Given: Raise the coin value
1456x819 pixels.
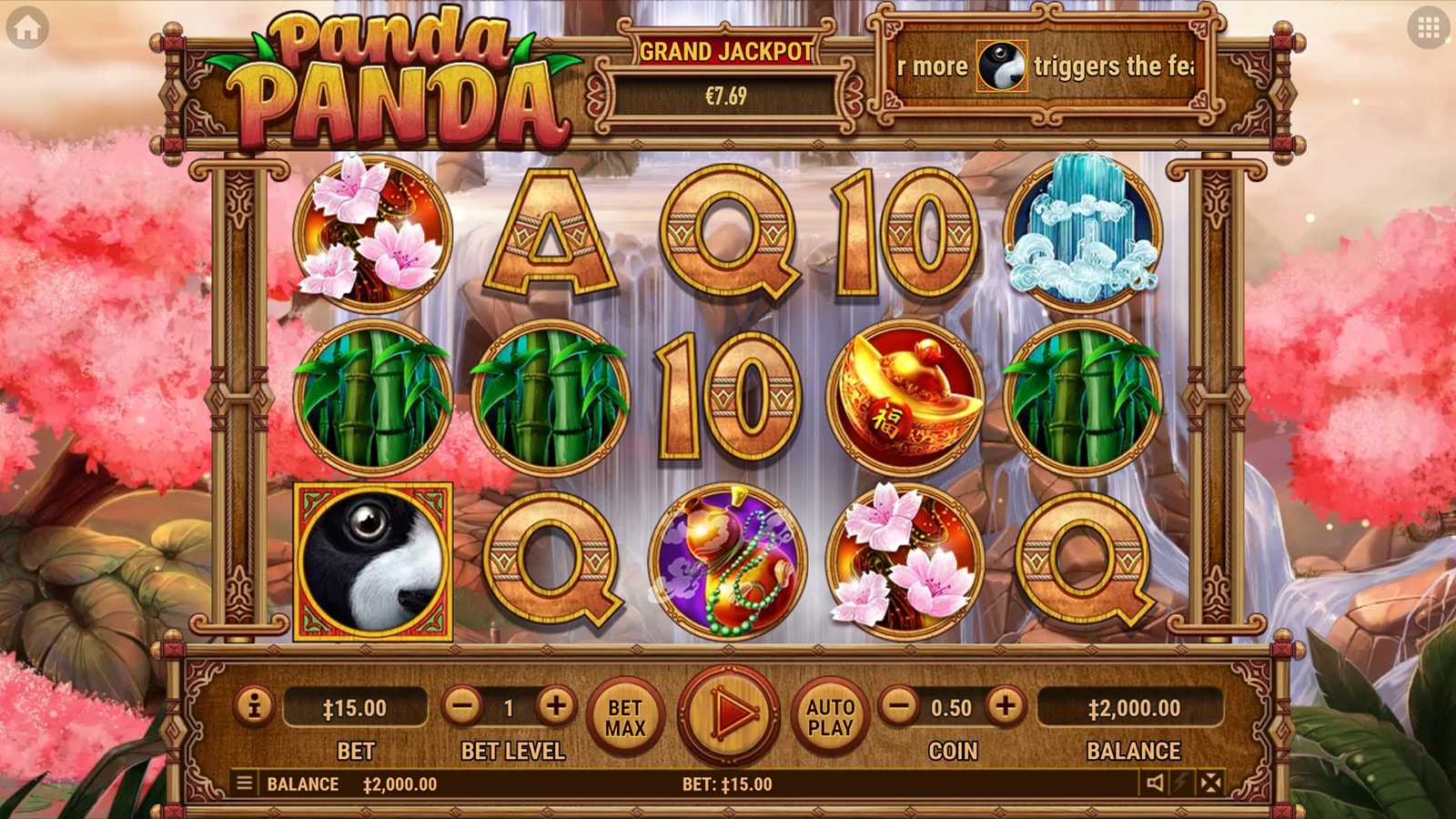Looking at the screenshot, I should [1005, 706].
